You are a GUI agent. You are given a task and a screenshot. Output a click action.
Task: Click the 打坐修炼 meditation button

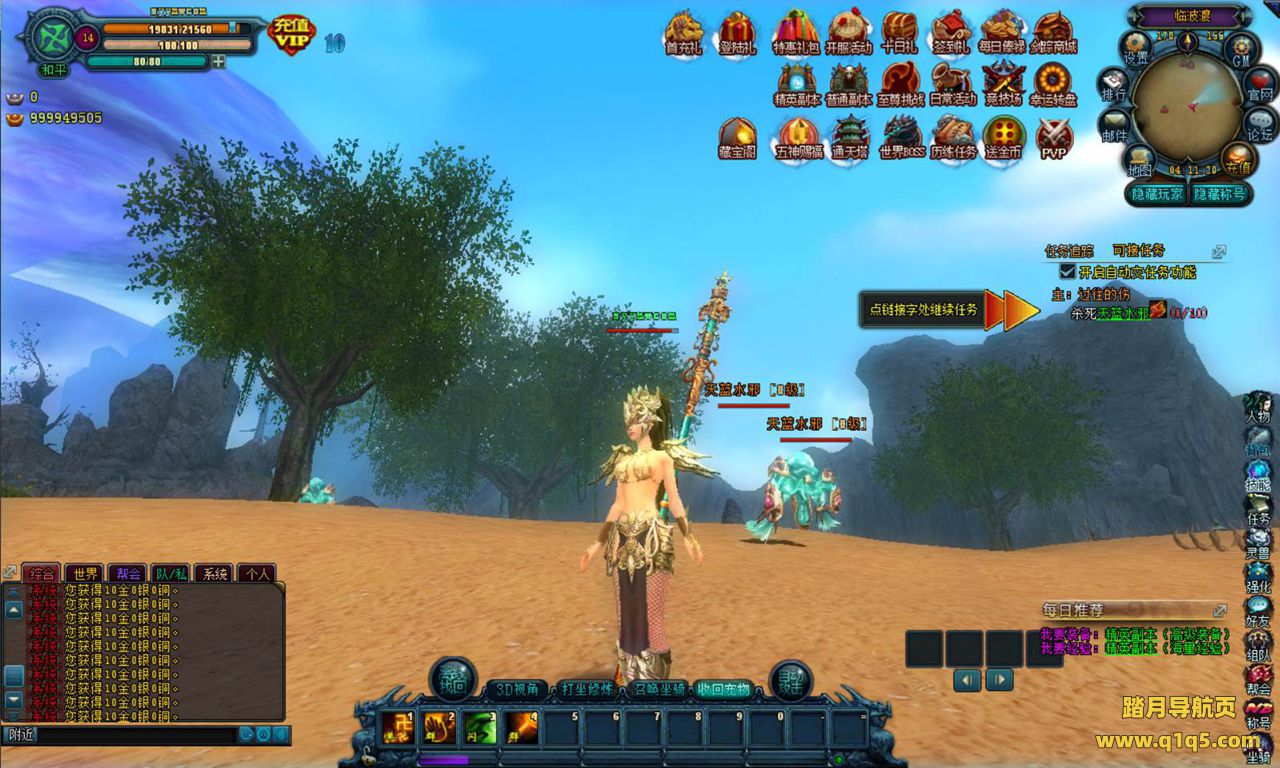pyautogui.click(x=586, y=689)
